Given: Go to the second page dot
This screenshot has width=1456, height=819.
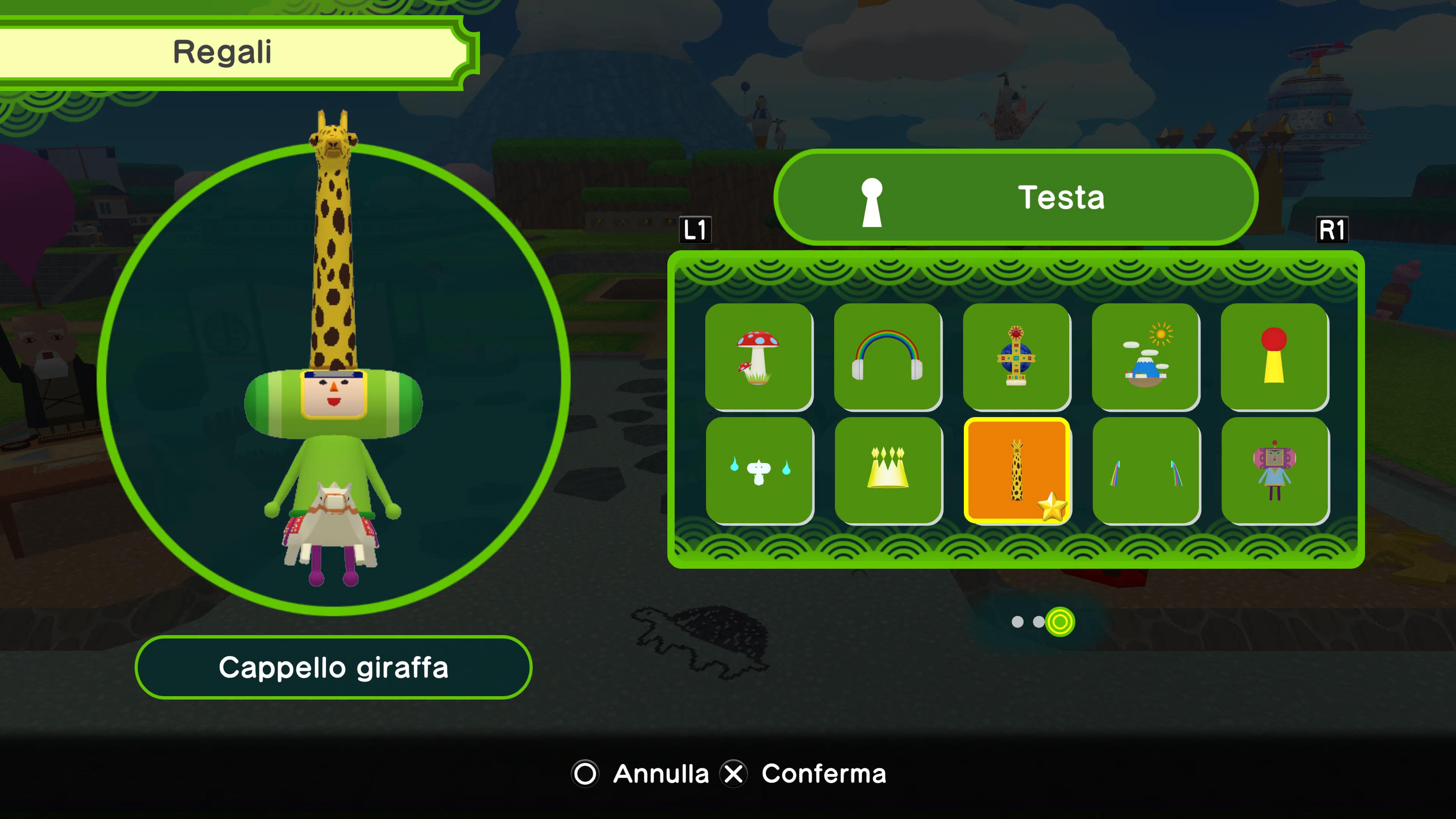Looking at the screenshot, I should coord(1038,622).
